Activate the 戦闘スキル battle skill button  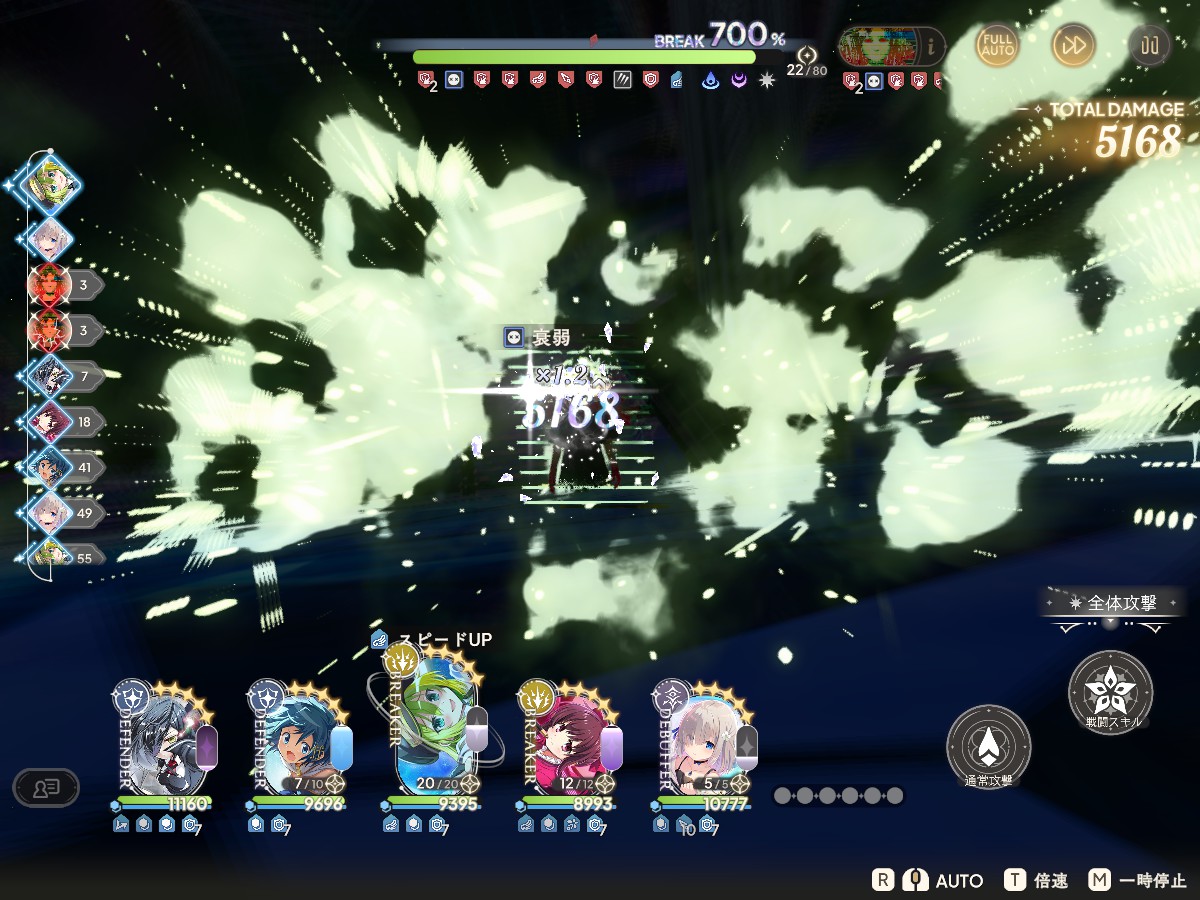tap(1110, 692)
